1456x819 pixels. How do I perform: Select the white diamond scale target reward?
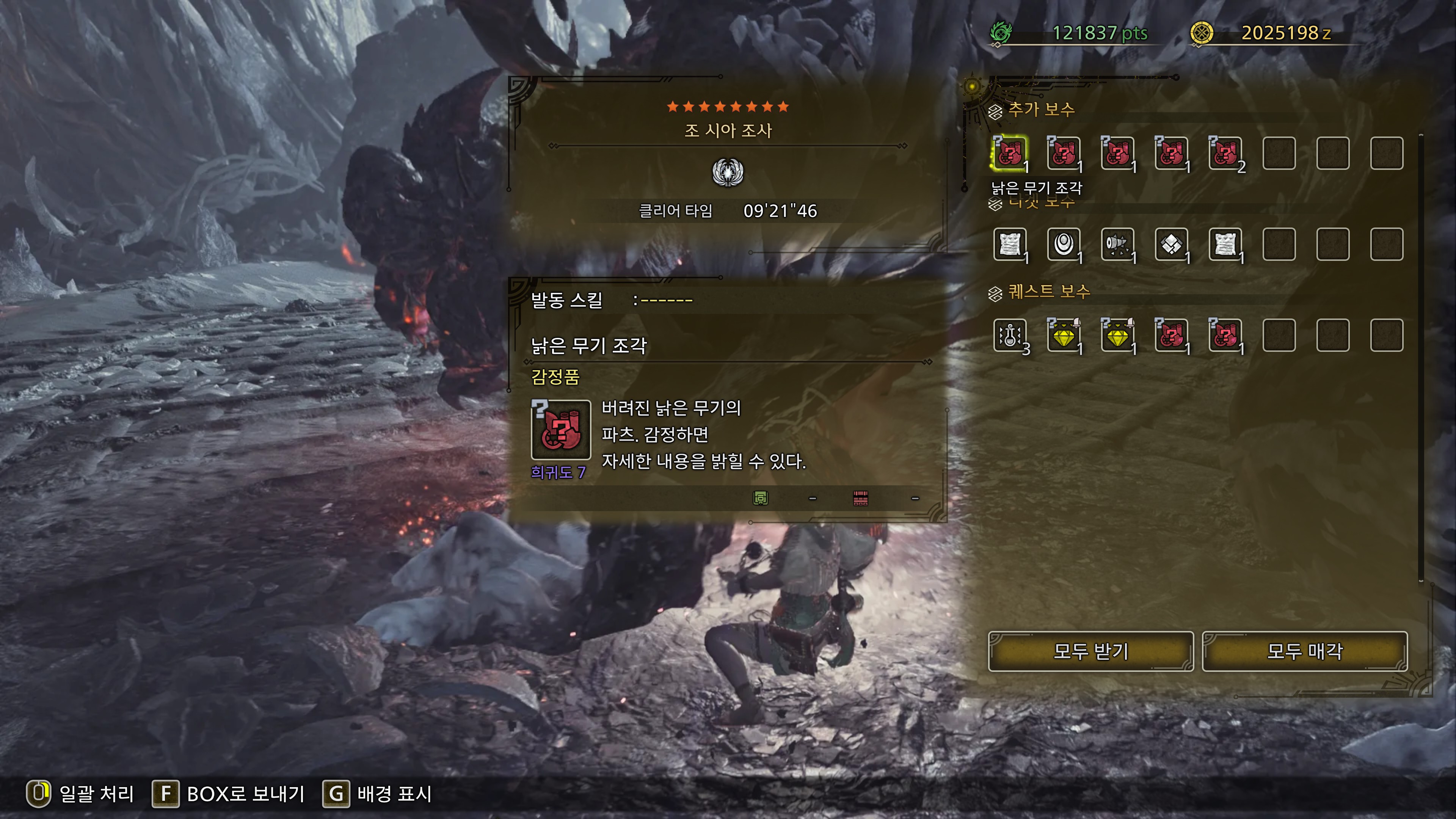[1171, 244]
